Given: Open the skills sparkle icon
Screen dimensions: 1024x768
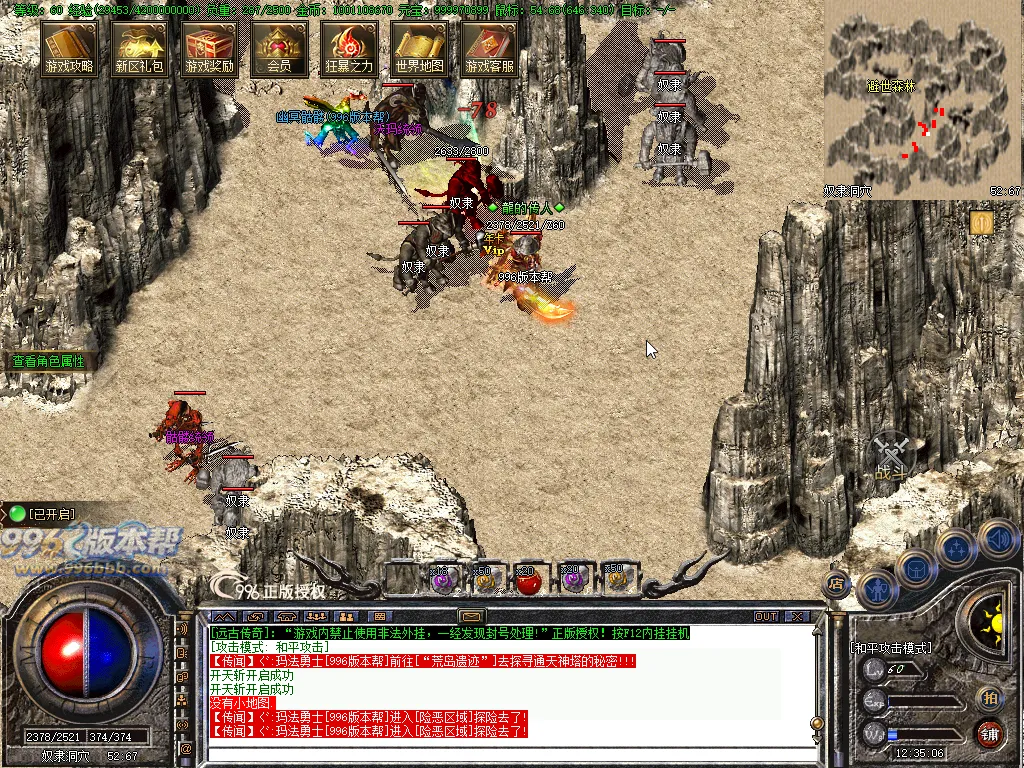Looking at the screenshot, I should (956, 548).
